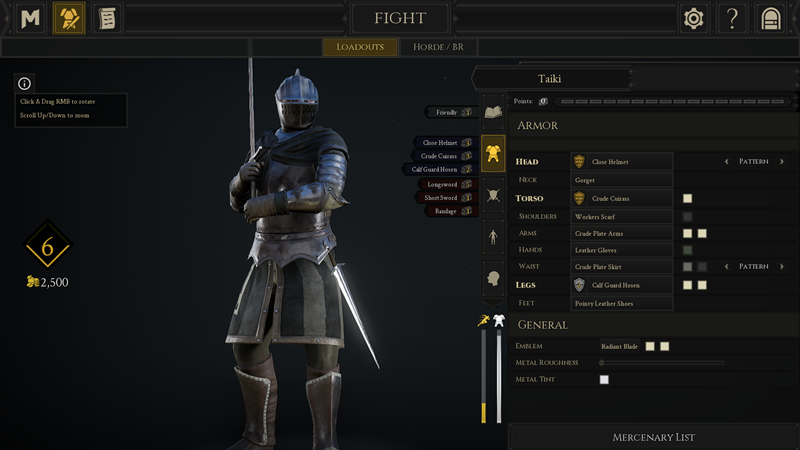Open the crossed weapons category
Image resolution: width=800 pixels, height=450 pixels.
493,196
